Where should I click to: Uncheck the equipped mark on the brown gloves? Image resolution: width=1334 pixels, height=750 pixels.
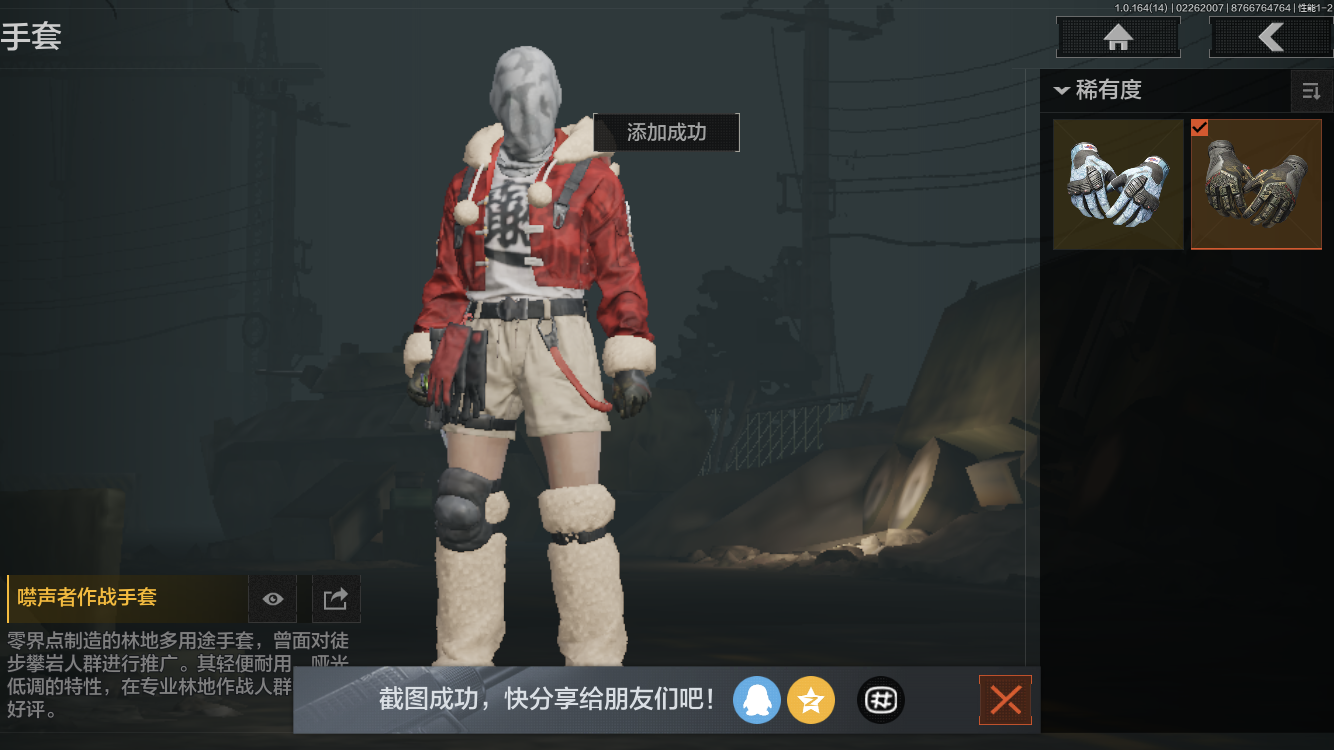[1200, 128]
